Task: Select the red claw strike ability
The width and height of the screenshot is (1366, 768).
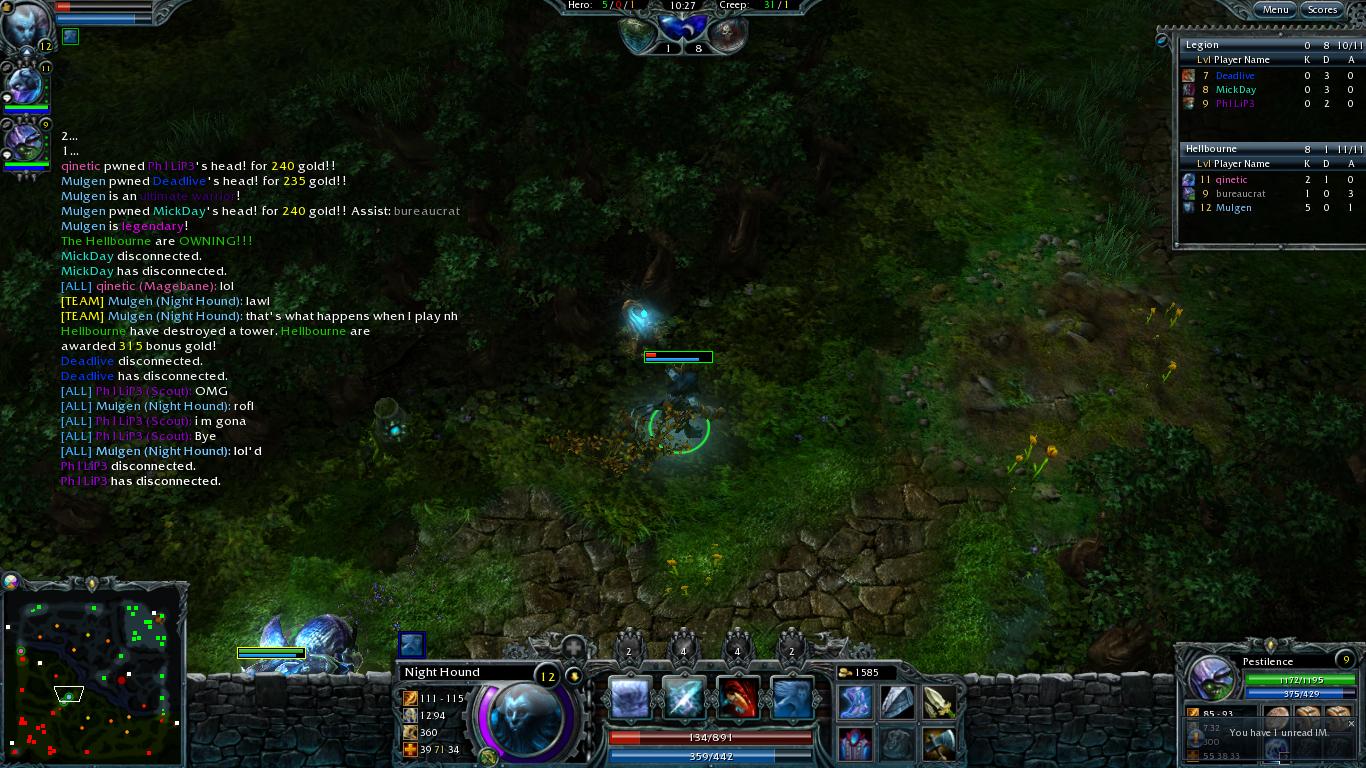Action: (x=738, y=698)
